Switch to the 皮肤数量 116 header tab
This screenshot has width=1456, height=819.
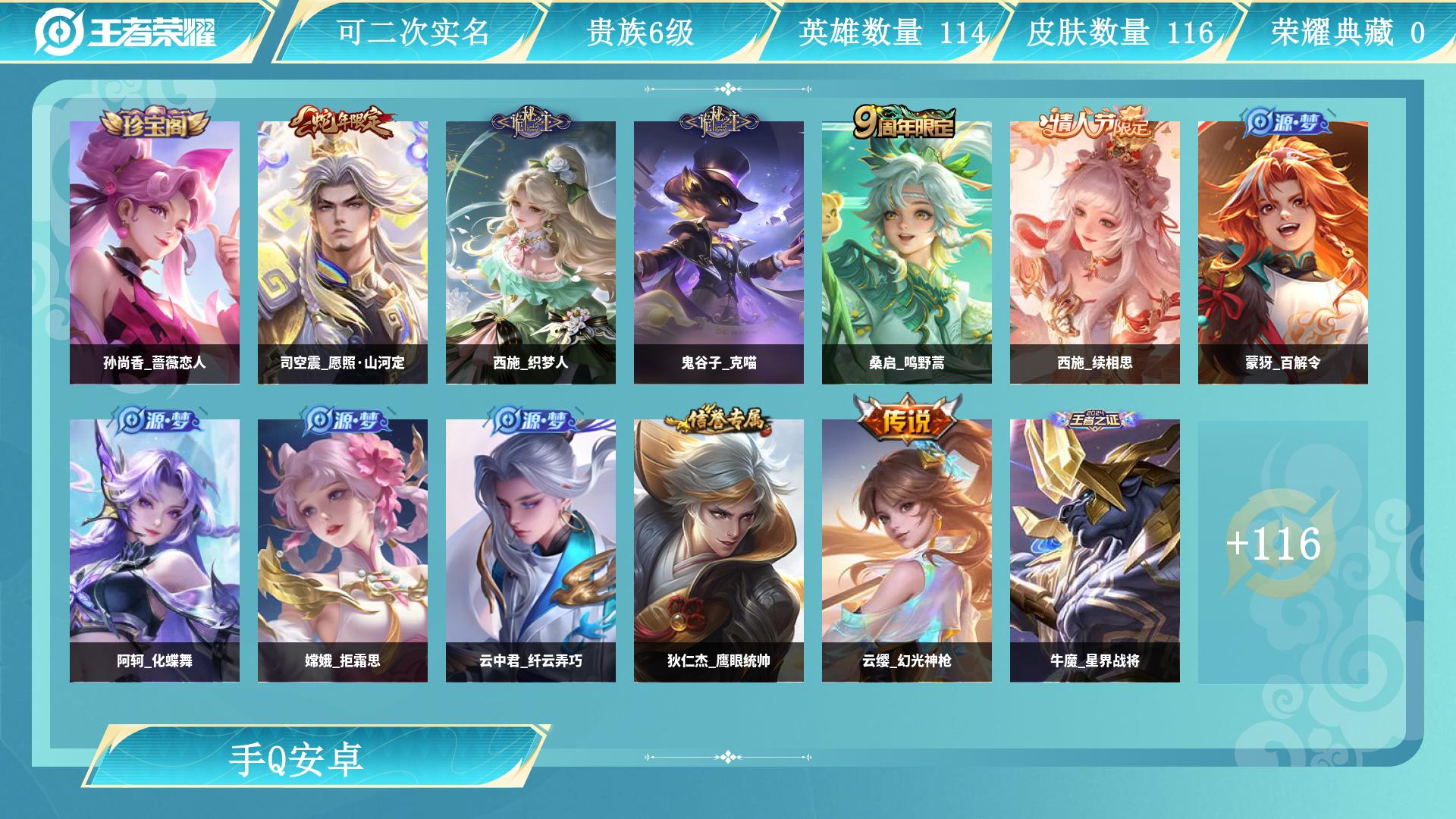coord(1119,32)
